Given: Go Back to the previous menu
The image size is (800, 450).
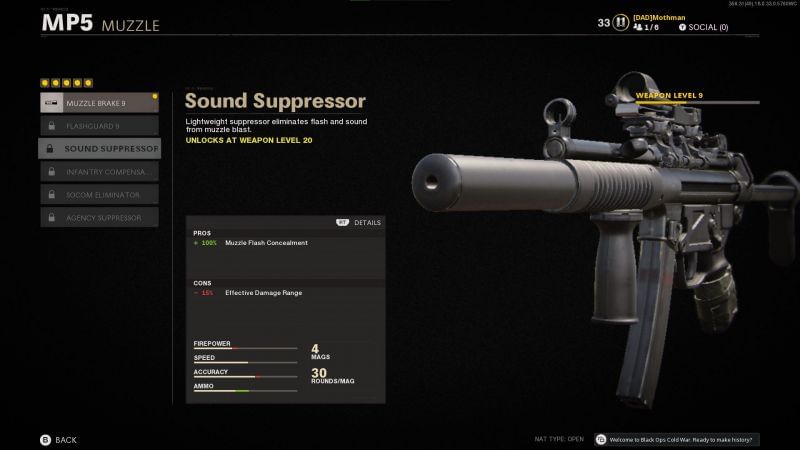Looking at the screenshot, I should pyautogui.click(x=58, y=440).
